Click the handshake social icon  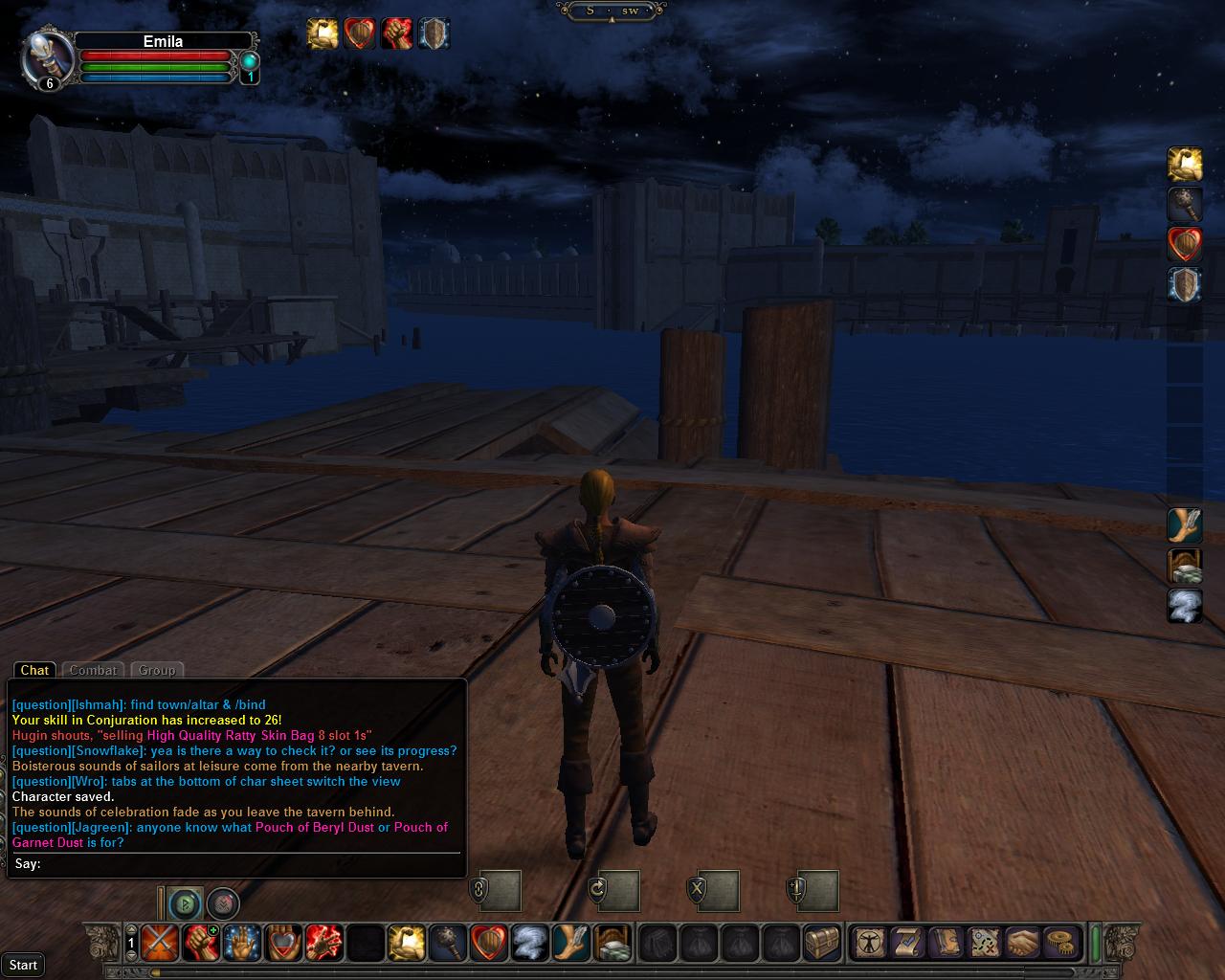[x=1021, y=944]
